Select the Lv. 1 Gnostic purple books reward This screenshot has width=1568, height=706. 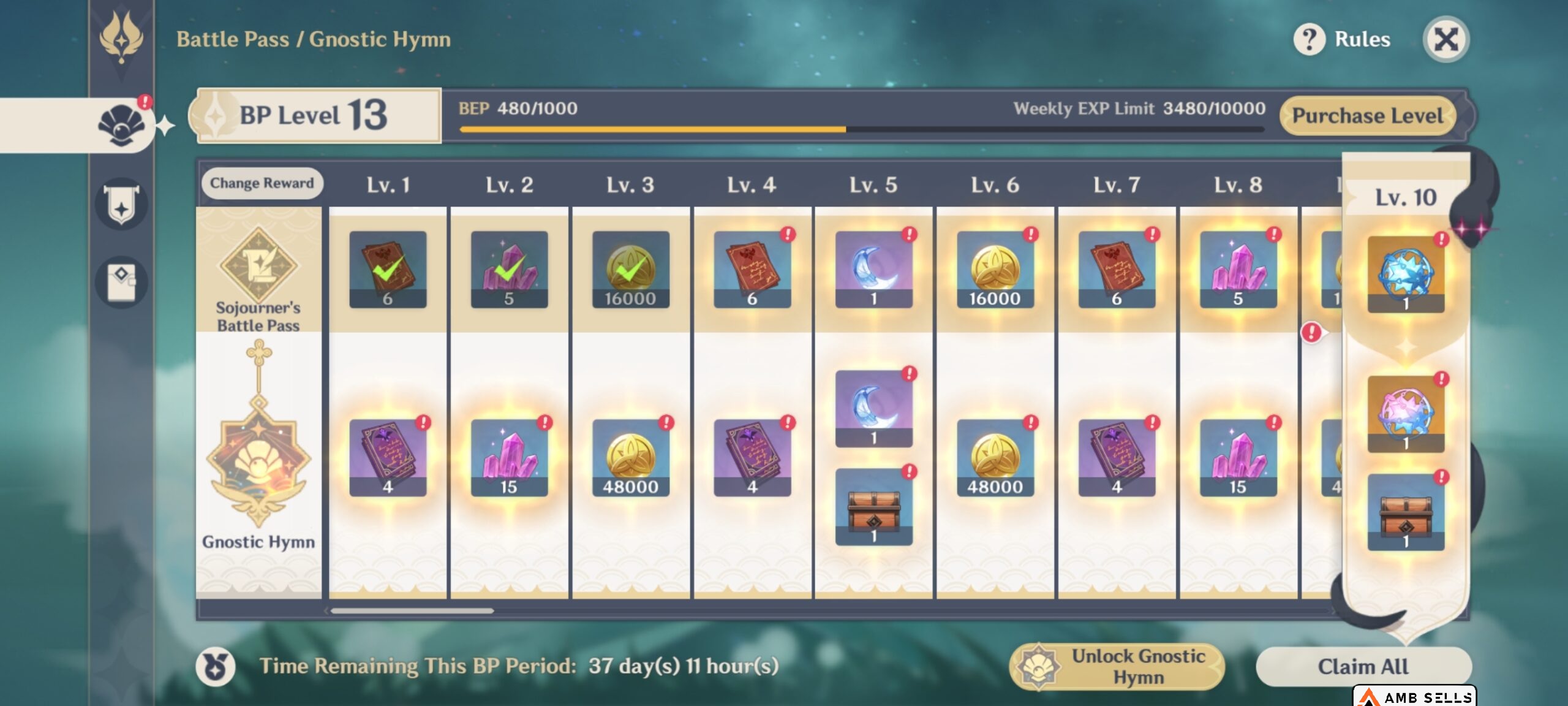(388, 457)
